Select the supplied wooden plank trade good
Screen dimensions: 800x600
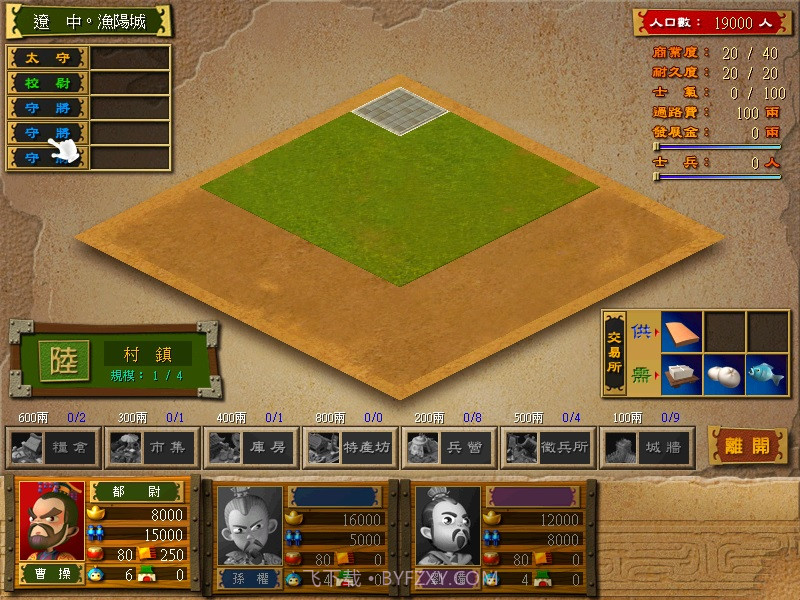click(681, 333)
